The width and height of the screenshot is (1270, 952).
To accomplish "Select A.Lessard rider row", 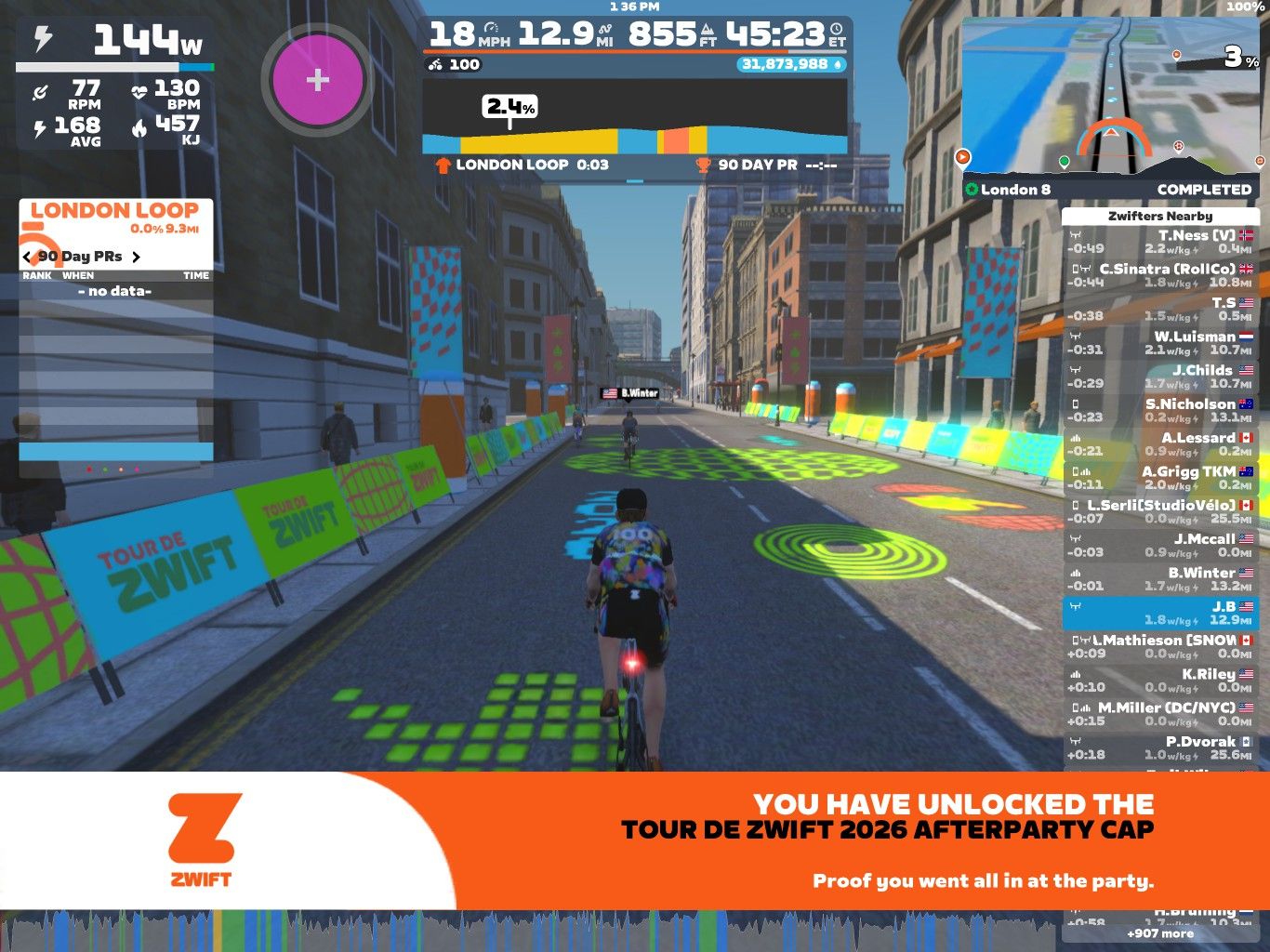I will [1159, 444].
